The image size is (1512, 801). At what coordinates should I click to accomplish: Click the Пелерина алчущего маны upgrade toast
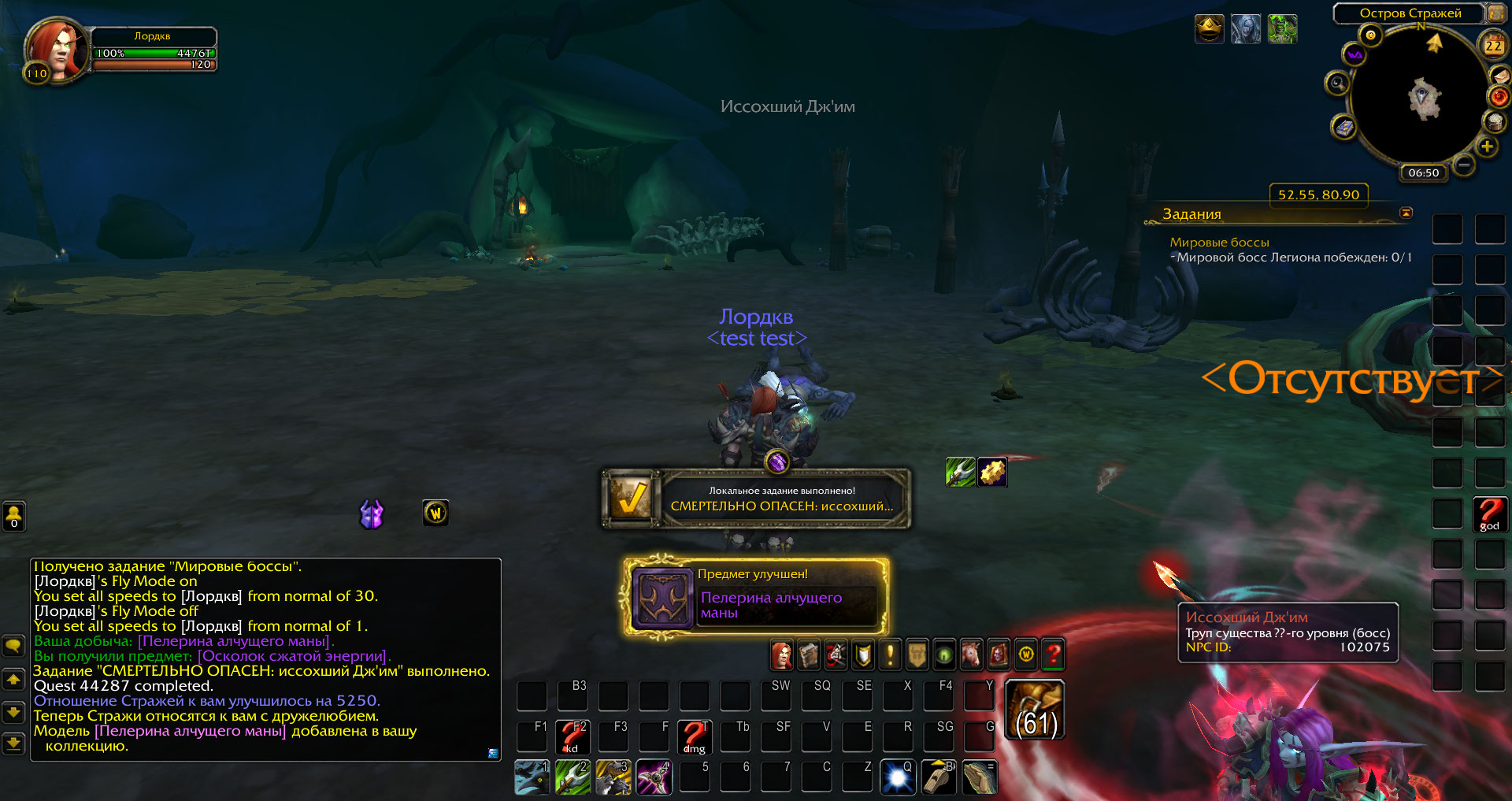756,596
